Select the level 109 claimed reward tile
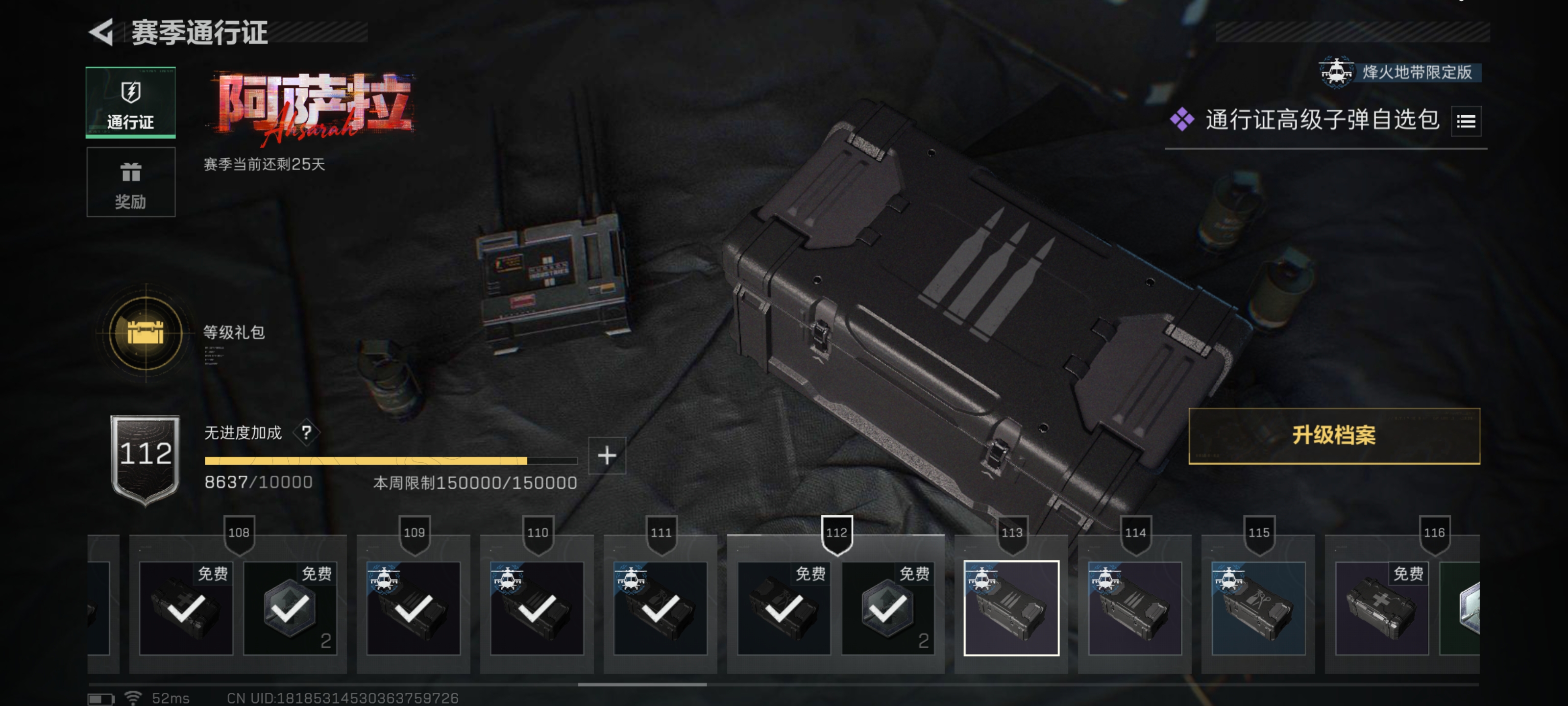The width and height of the screenshot is (1568, 706). click(x=413, y=608)
